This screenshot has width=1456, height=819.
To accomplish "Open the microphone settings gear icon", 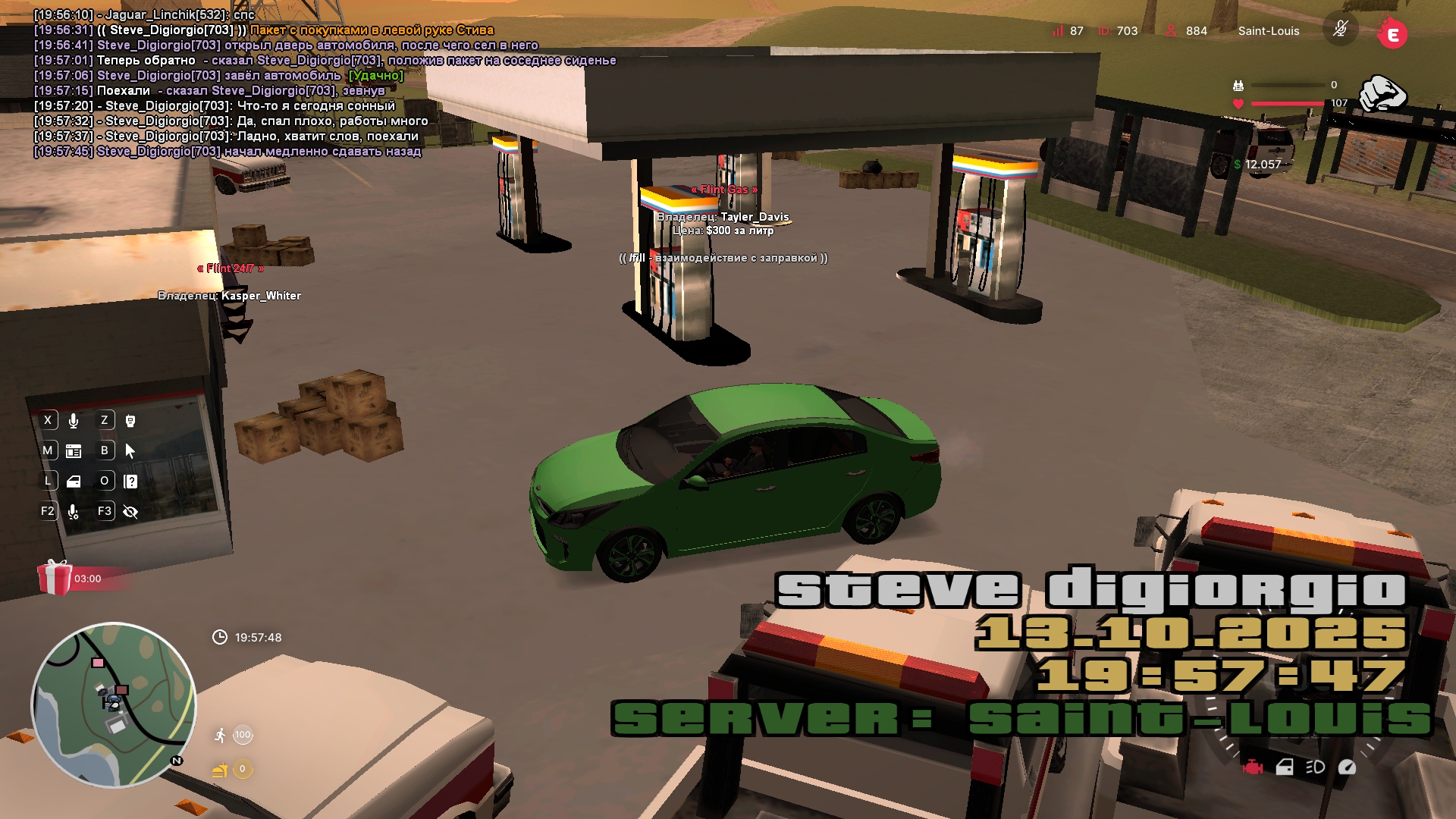I will [x=74, y=512].
